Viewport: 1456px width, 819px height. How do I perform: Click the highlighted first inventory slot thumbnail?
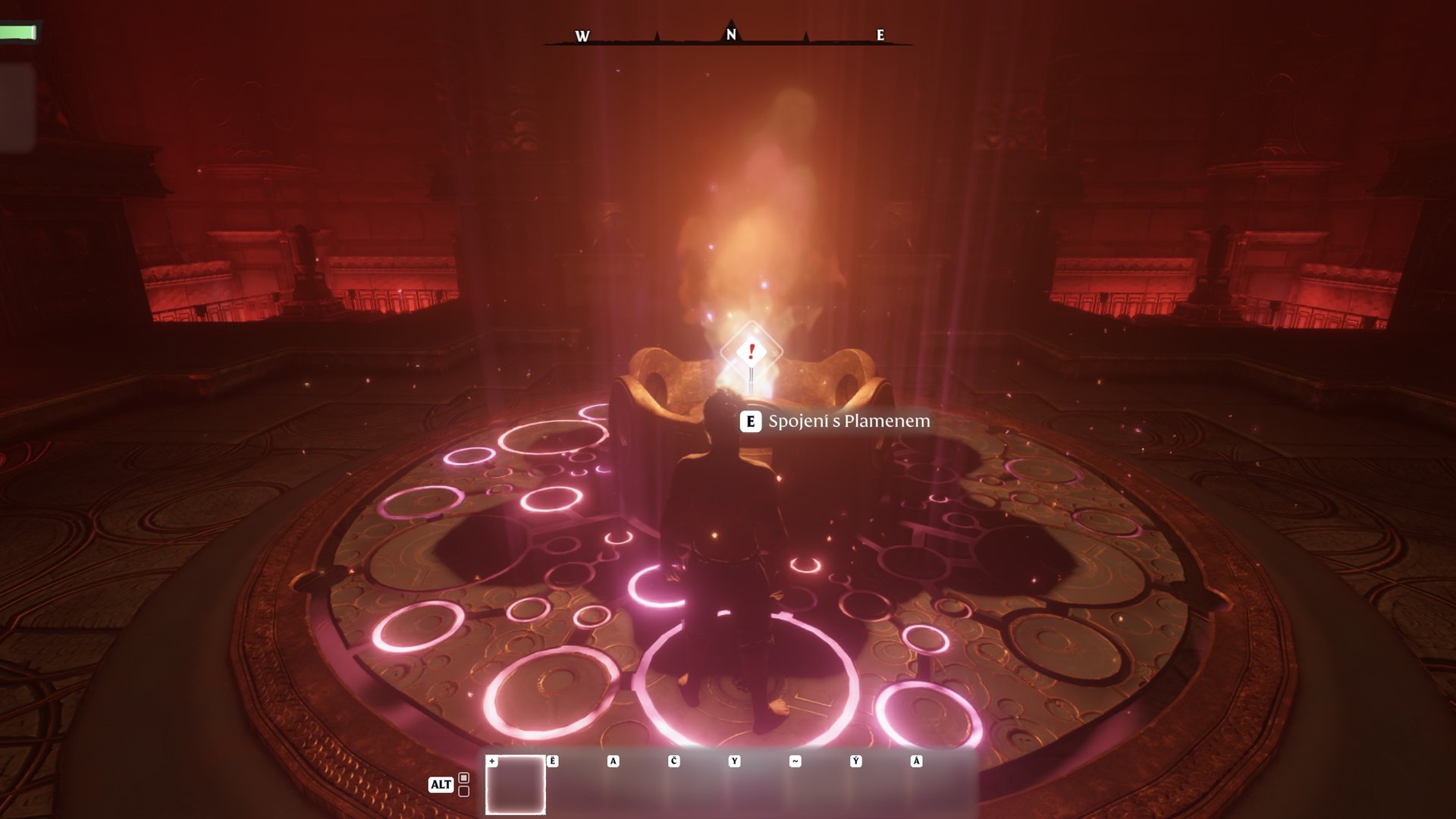pyautogui.click(x=515, y=785)
